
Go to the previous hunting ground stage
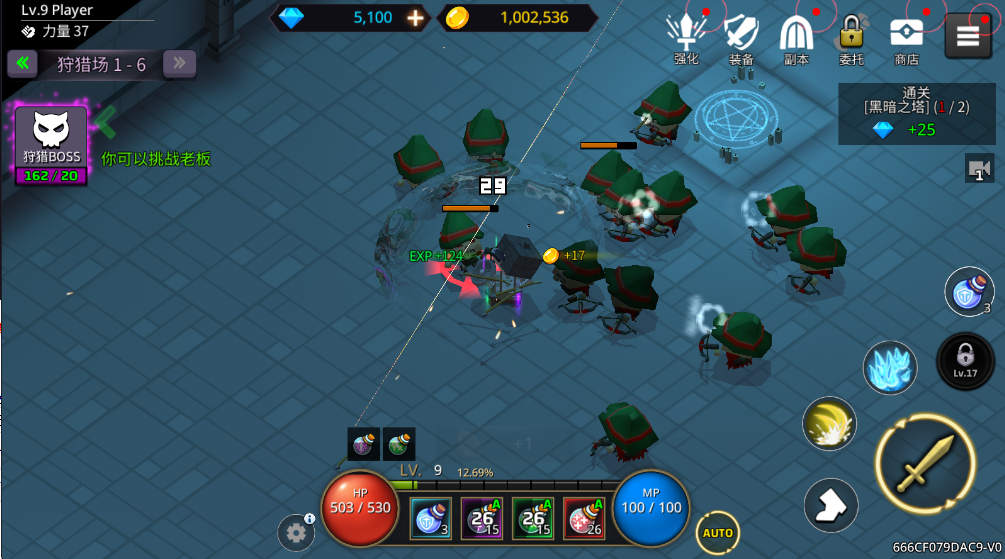coord(21,64)
